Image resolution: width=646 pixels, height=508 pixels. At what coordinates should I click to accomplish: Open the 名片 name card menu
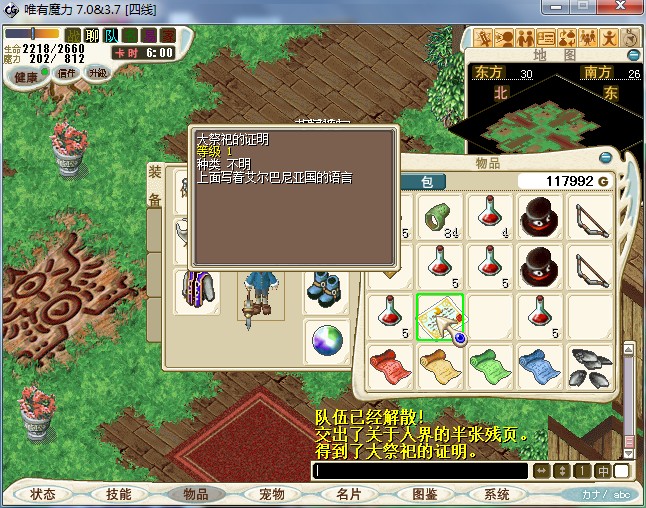[x=347, y=494]
